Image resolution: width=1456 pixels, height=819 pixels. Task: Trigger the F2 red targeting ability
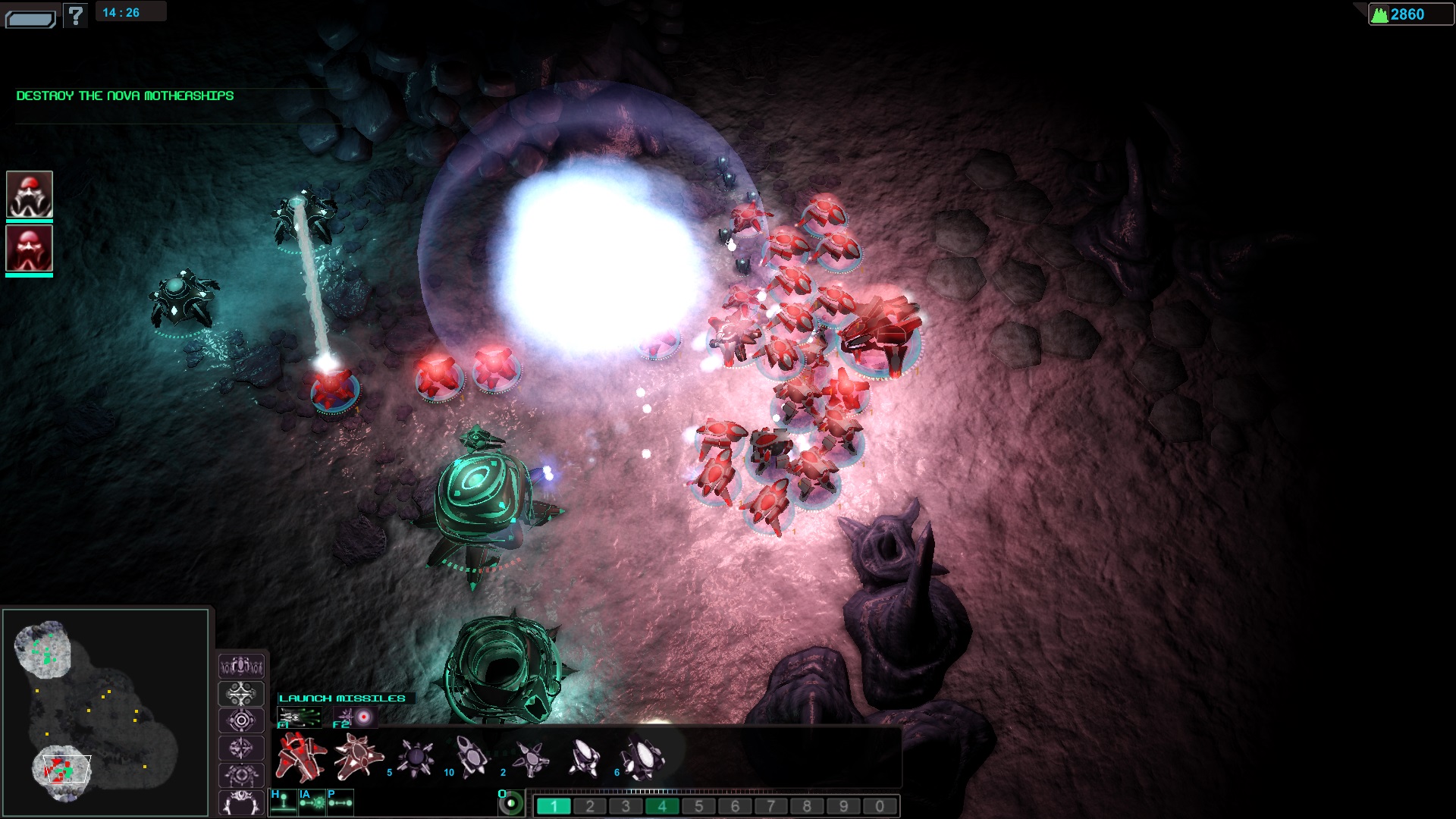[356, 717]
